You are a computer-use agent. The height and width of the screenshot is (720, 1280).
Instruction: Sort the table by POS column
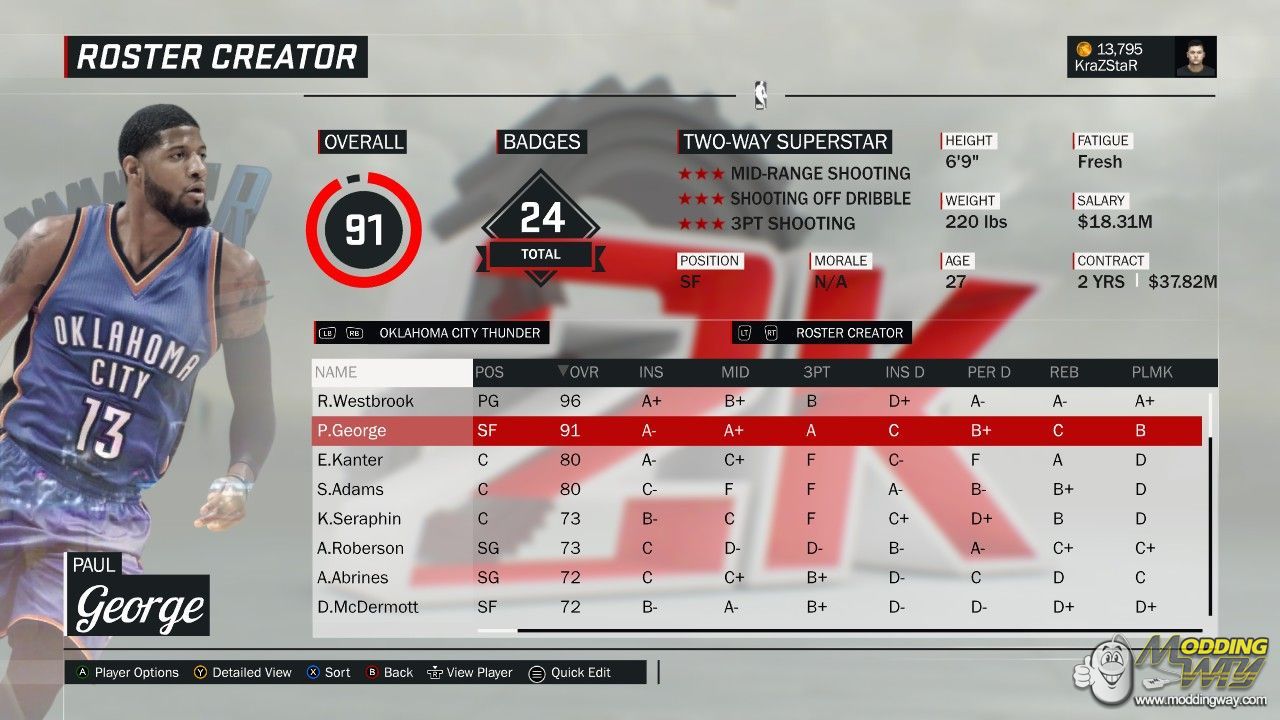[490, 373]
